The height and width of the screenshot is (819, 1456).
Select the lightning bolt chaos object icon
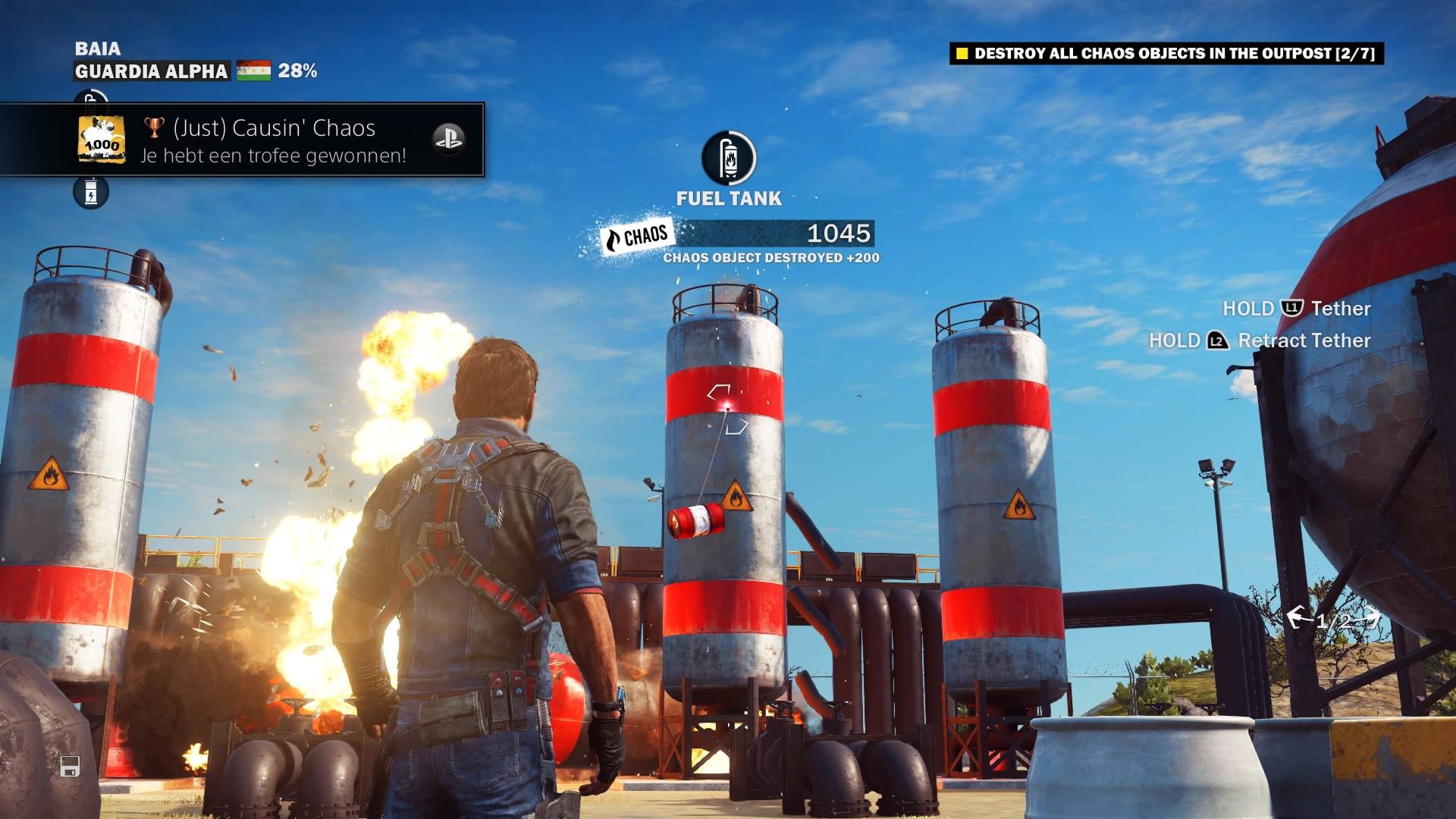click(91, 193)
